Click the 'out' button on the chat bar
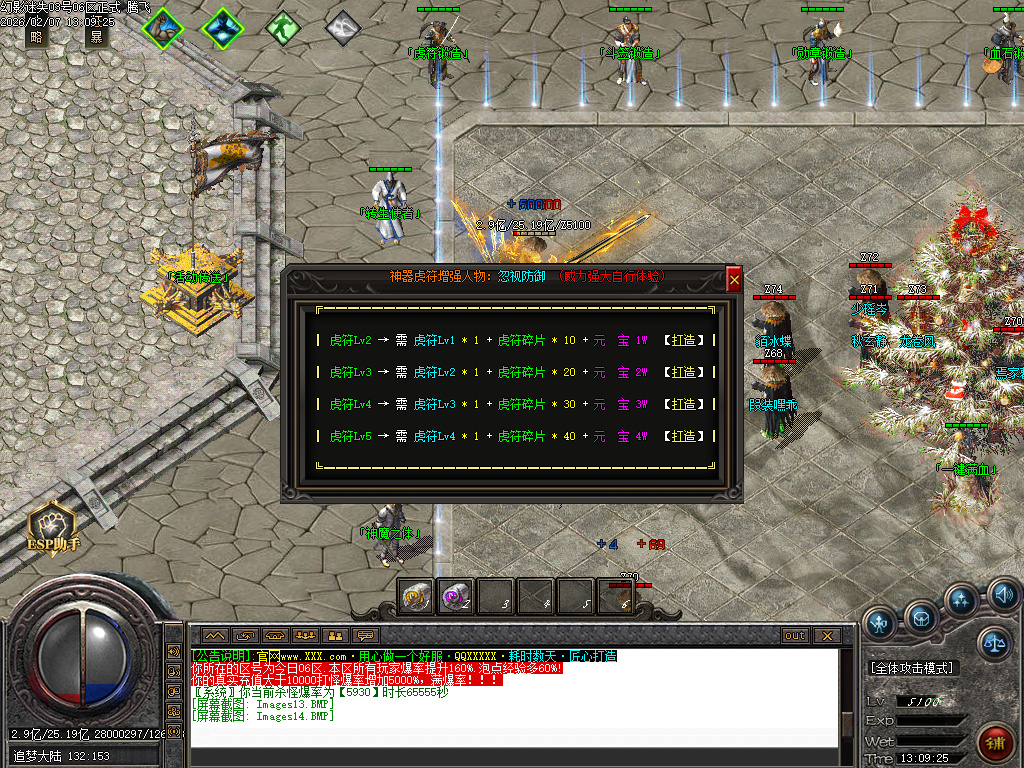The image size is (1024, 768). (x=795, y=636)
